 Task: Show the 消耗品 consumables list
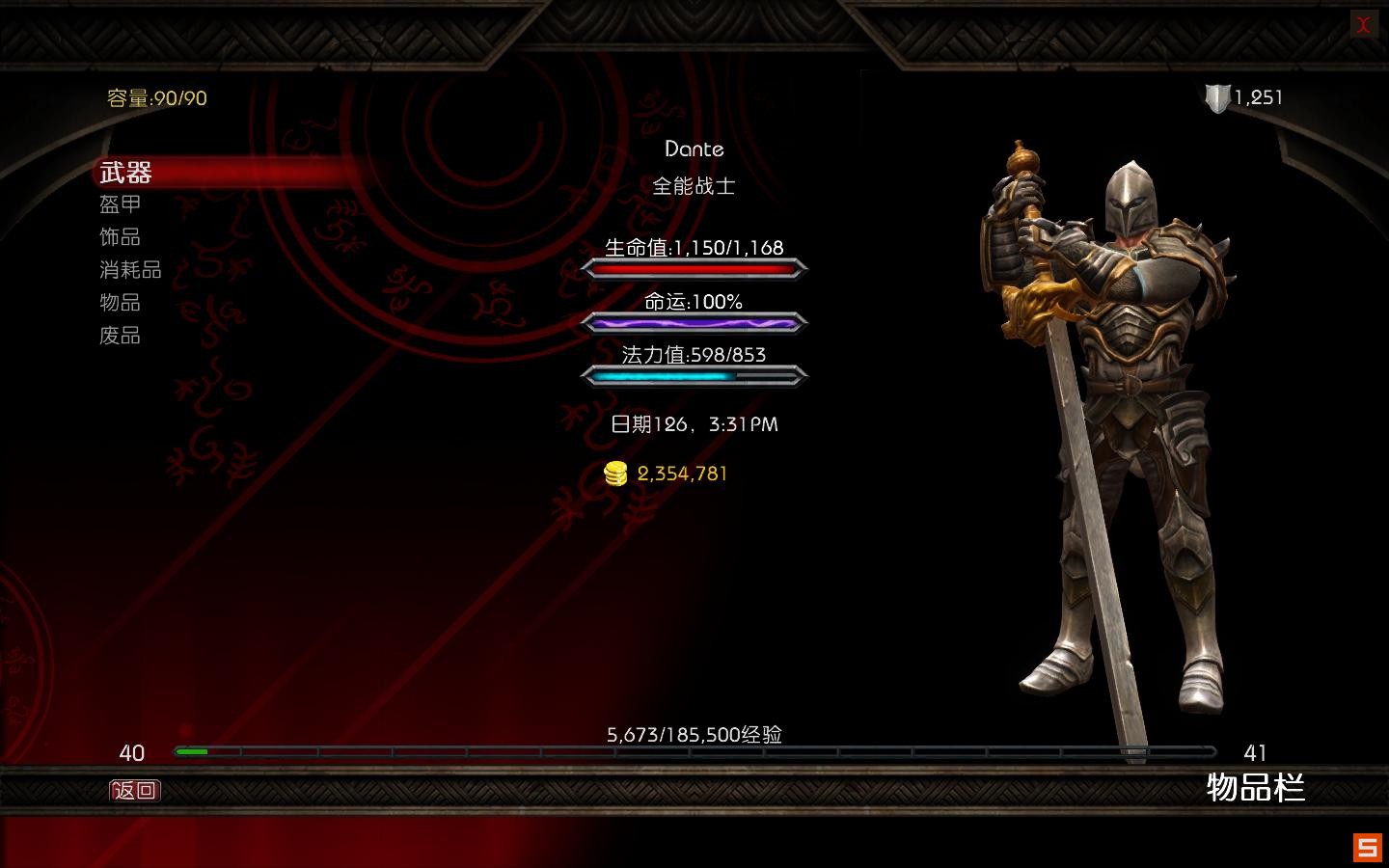[x=130, y=270]
